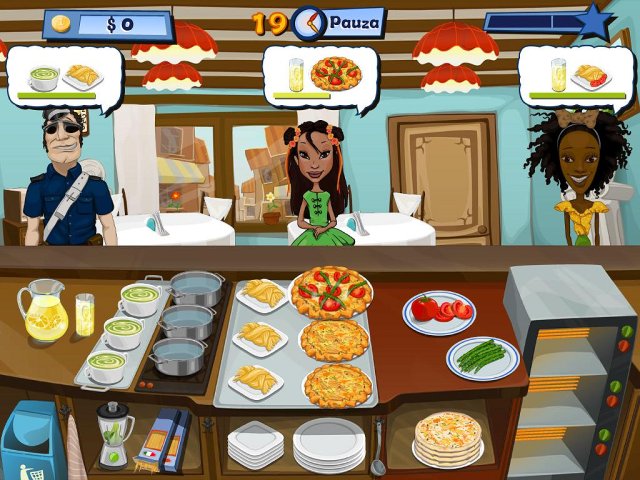Pause the game with the Pauza button
Image resolution: width=640 pixels, height=480 pixels.
coord(353,21)
